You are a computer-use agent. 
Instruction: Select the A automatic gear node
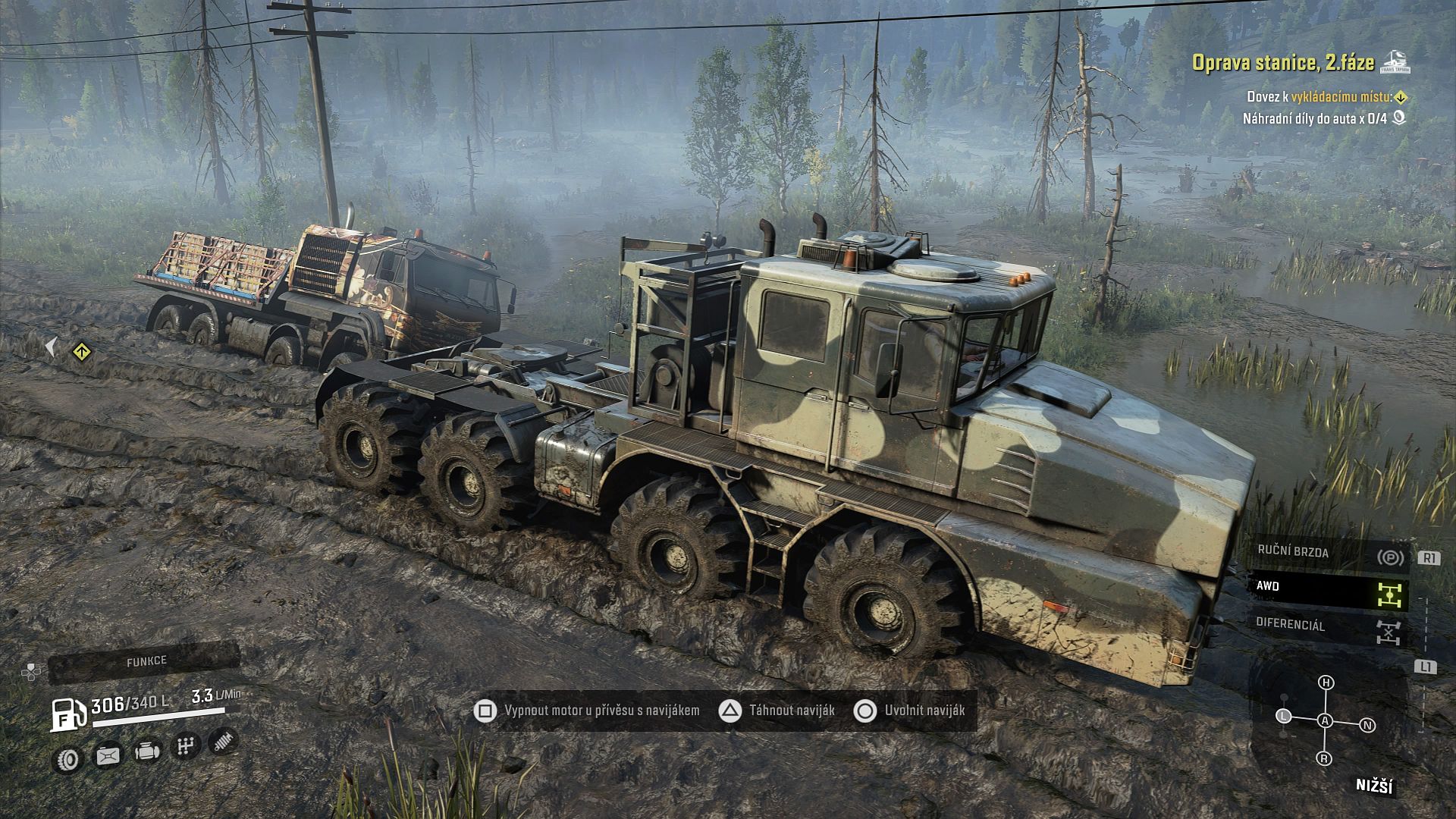tap(1325, 720)
